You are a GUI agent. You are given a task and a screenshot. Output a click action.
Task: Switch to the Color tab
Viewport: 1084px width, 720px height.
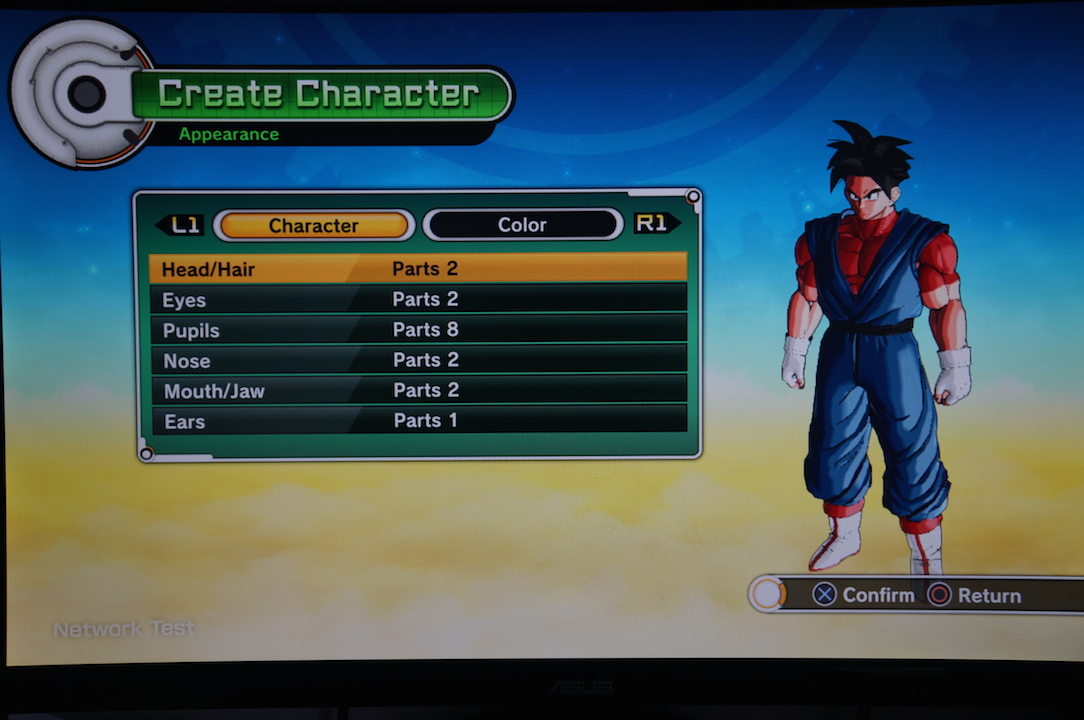[x=522, y=225]
